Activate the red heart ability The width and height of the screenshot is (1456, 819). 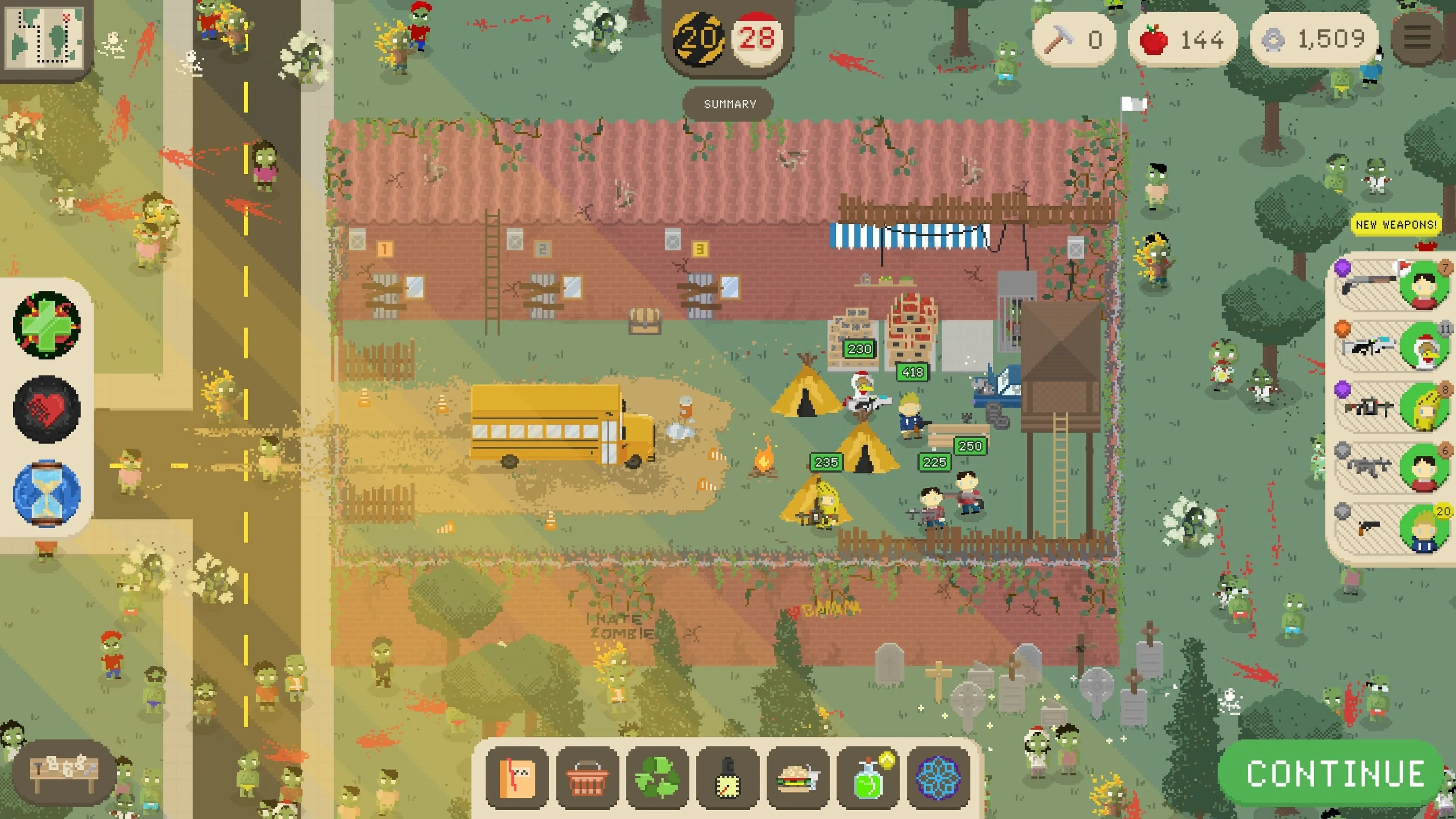coord(47,408)
